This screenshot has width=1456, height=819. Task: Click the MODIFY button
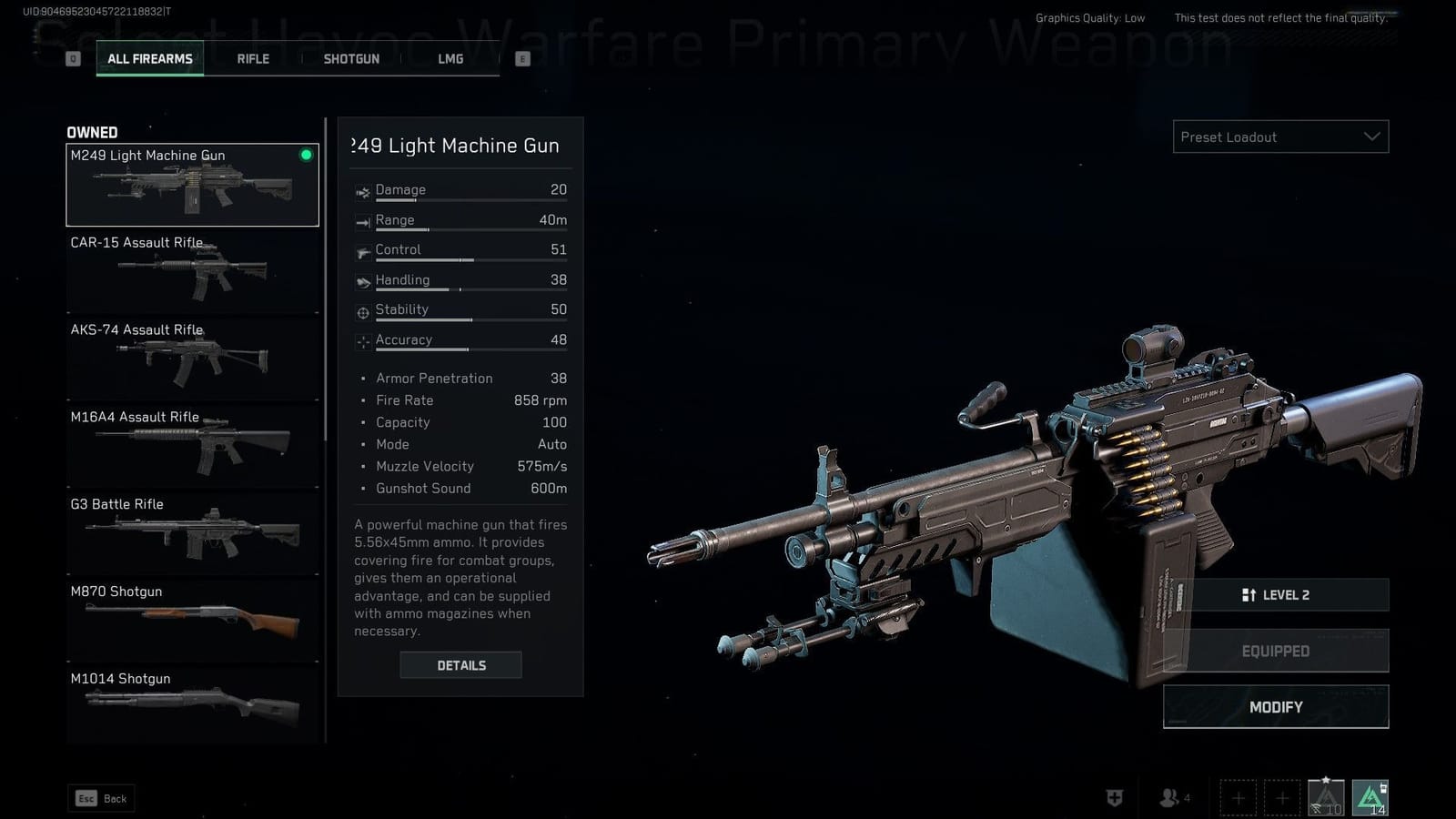tap(1275, 707)
